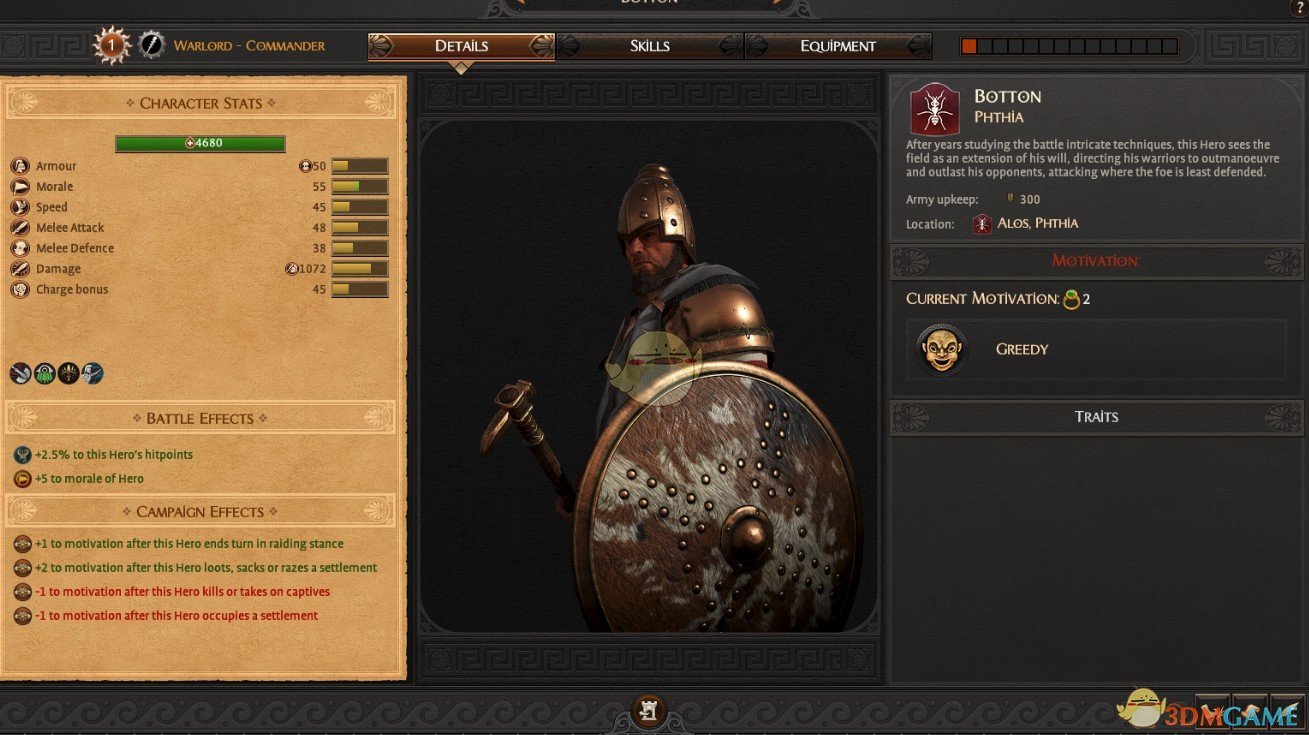Go to next hero with right arrow
Viewport: 1309px width, 735px height.
point(776,3)
